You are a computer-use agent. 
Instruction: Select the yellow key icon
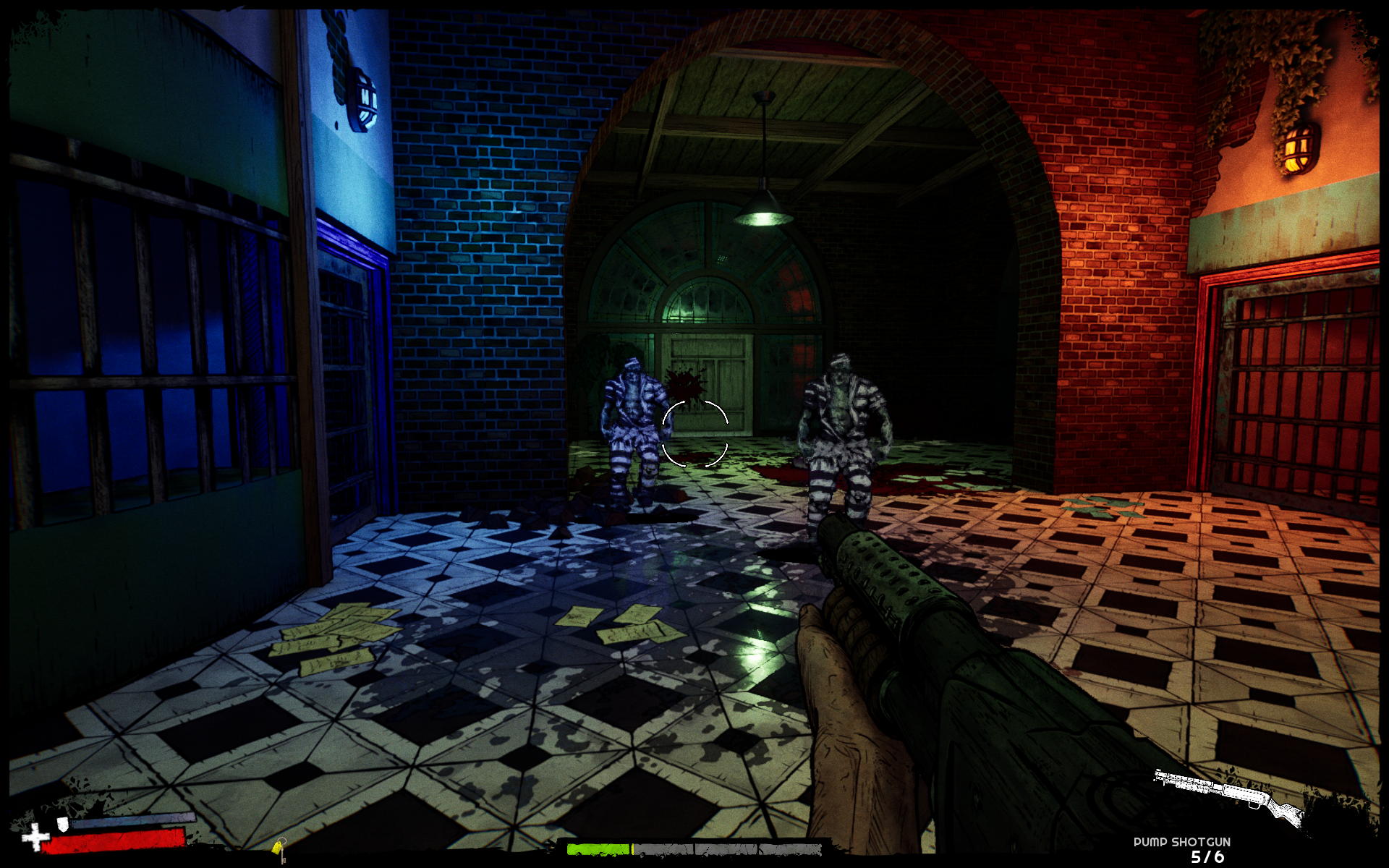tap(280, 848)
